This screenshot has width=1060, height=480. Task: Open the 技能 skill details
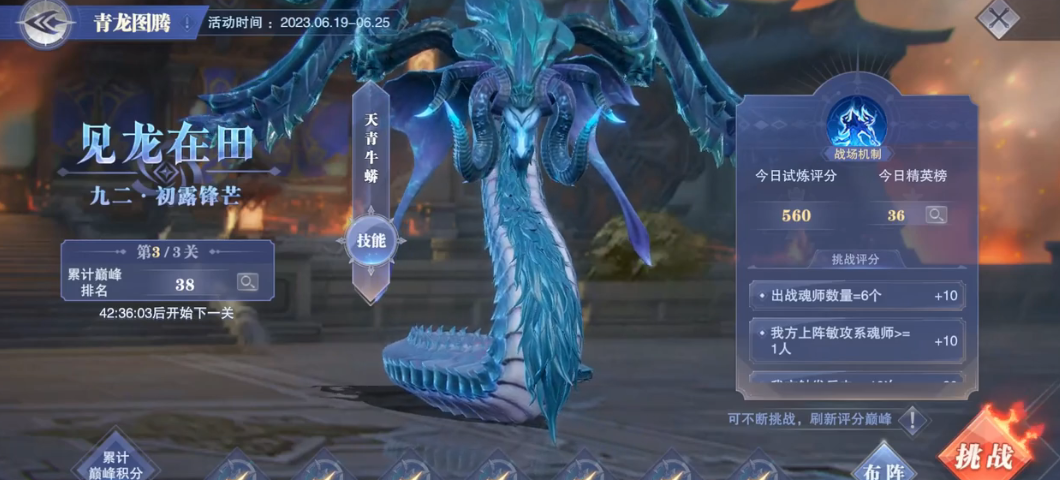coord(372,240)
